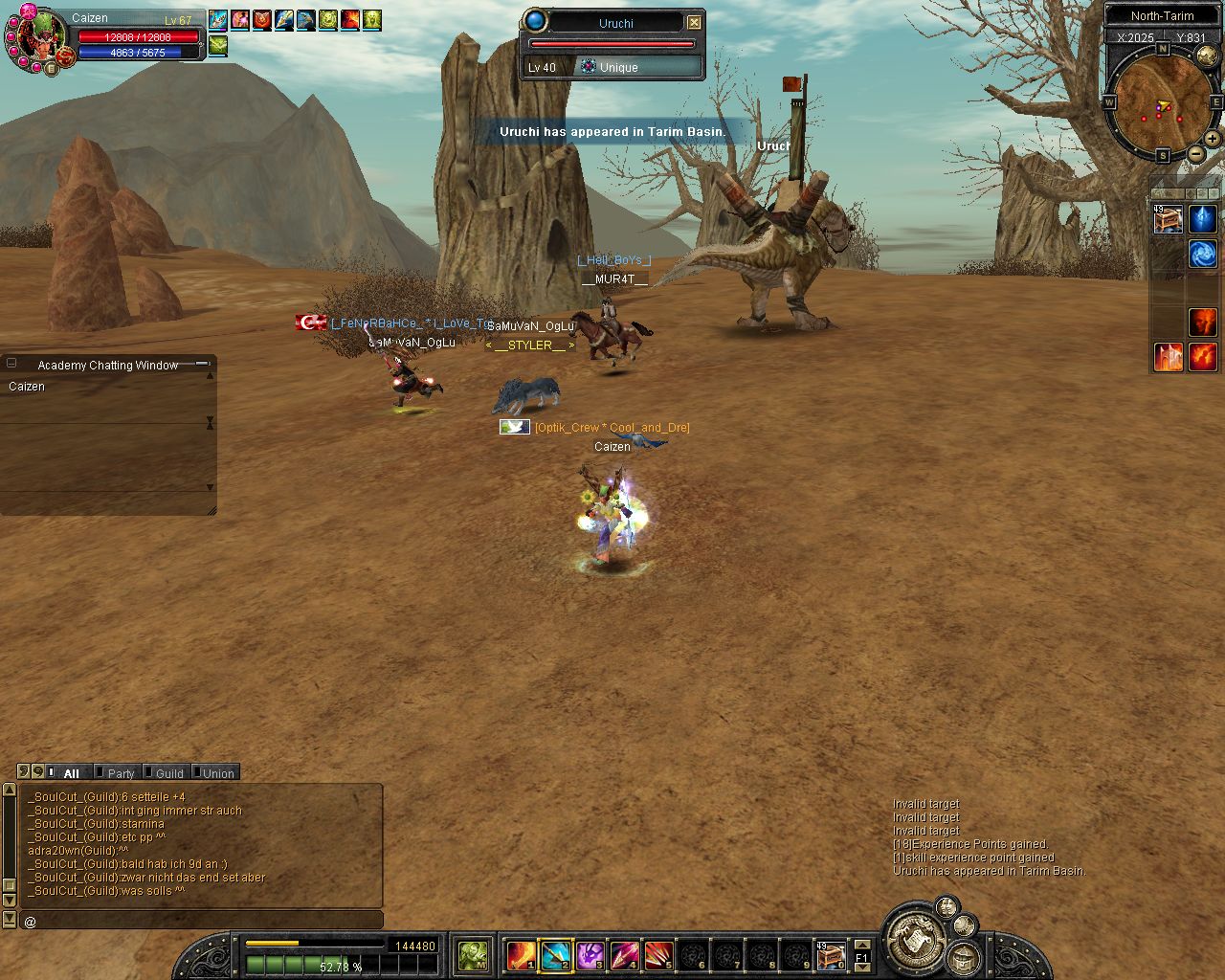The height and width of the screenshot is (980, 1225).
Task: Switch hotbar page with the up arrow
Action: [861, 945]
